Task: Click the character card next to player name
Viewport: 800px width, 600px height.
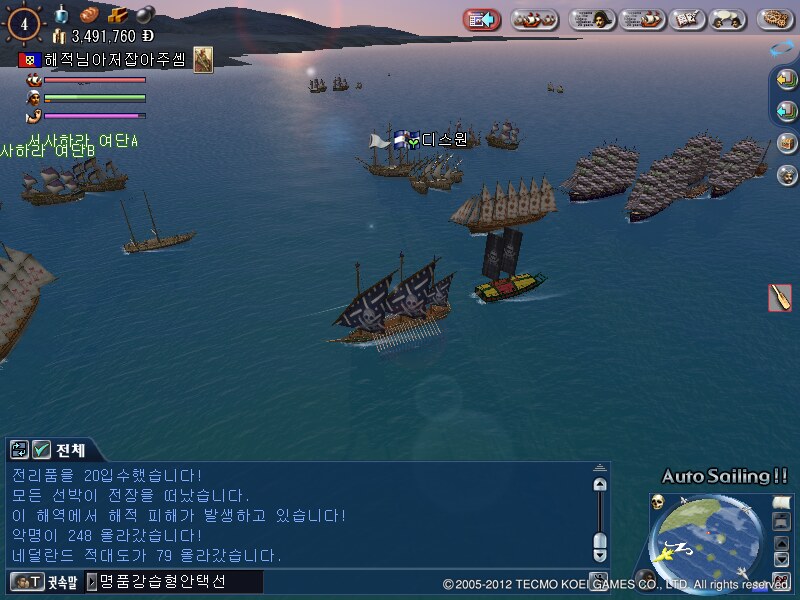Action: pos(203,59)
